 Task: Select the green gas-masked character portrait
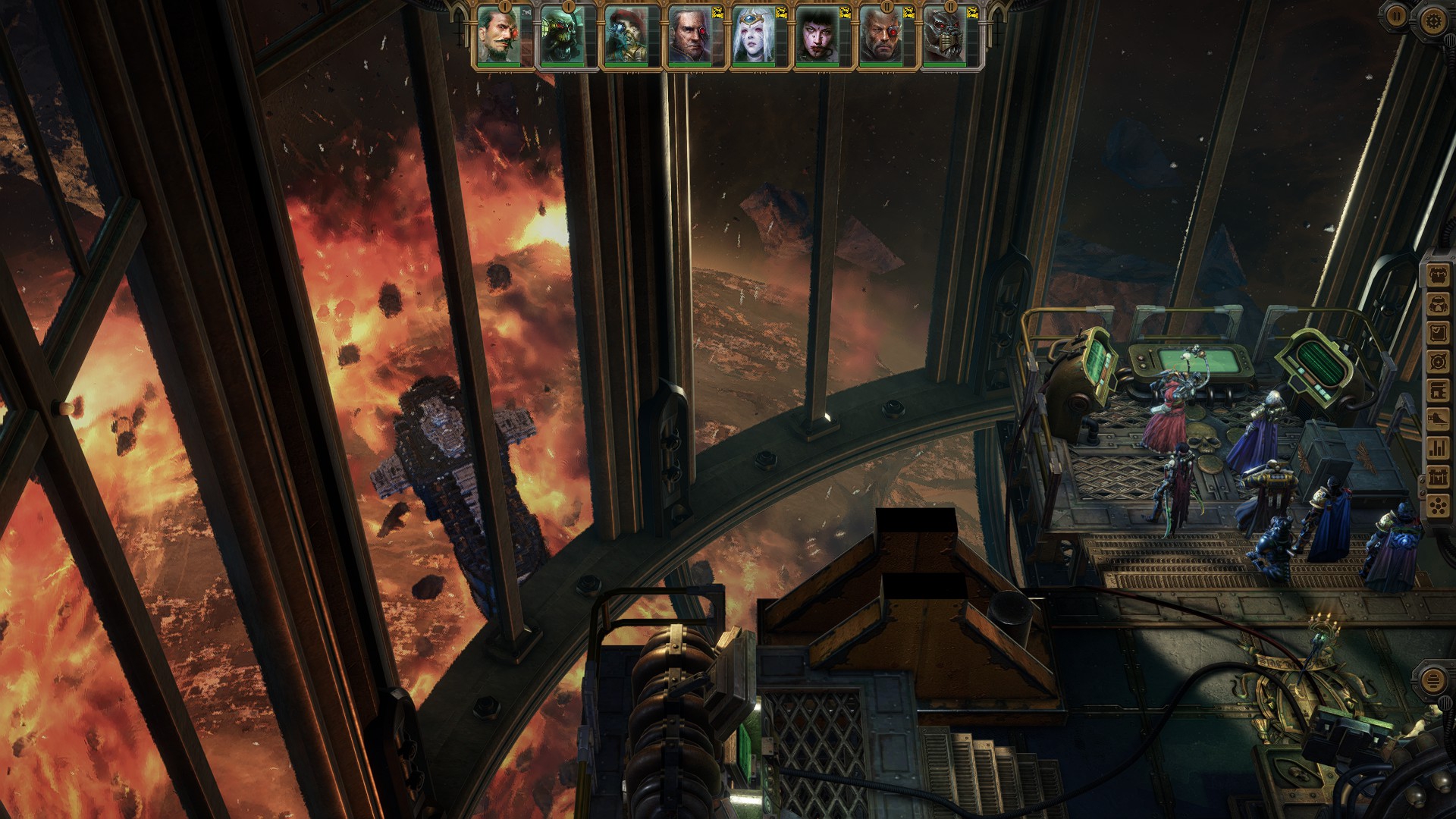click(x=563, y=37)
